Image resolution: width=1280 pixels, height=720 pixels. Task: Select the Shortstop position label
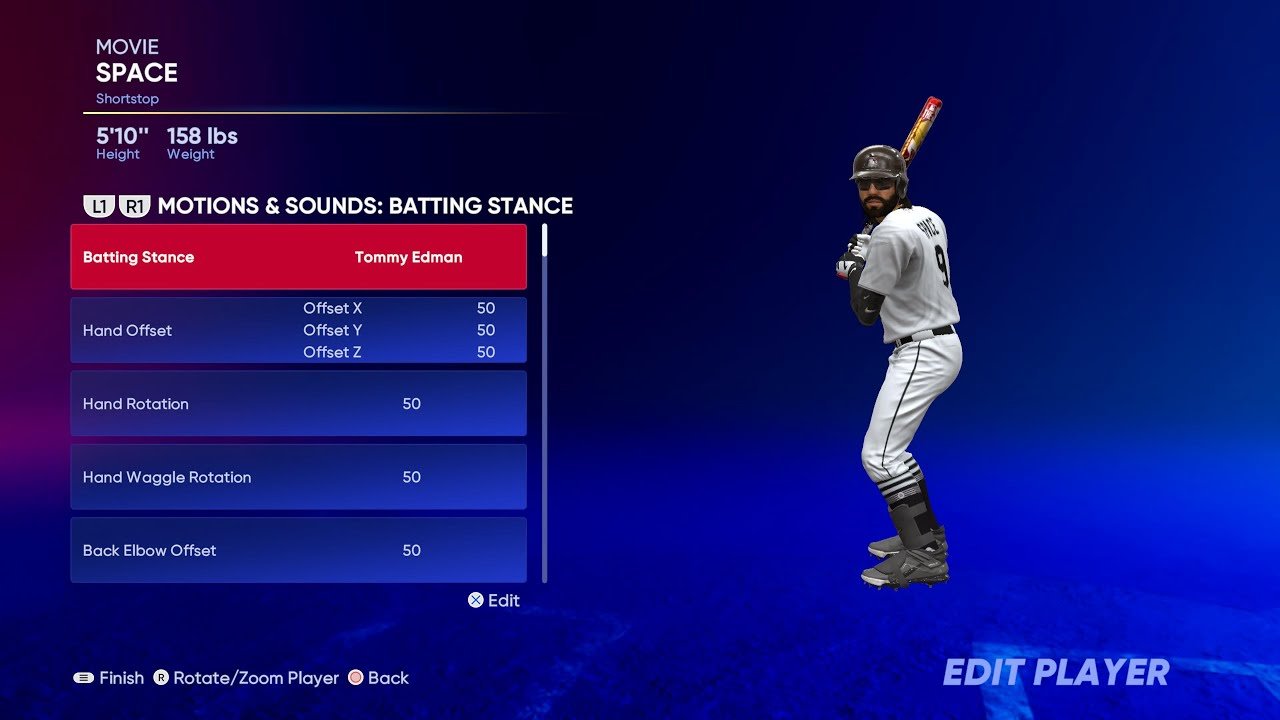pos(127,98)
